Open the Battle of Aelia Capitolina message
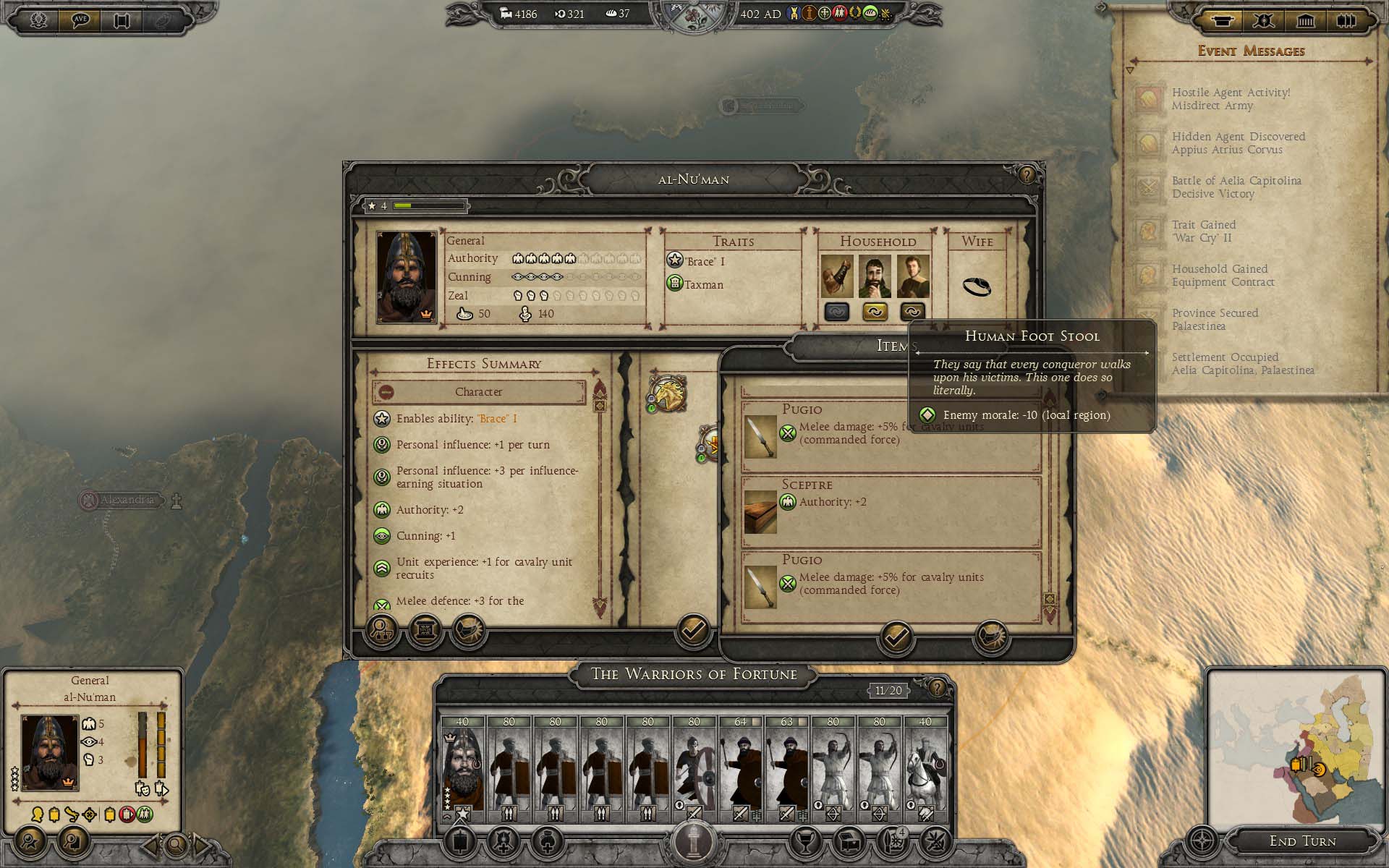Viewport: 1389px width, 868px height. point(1236,187)
